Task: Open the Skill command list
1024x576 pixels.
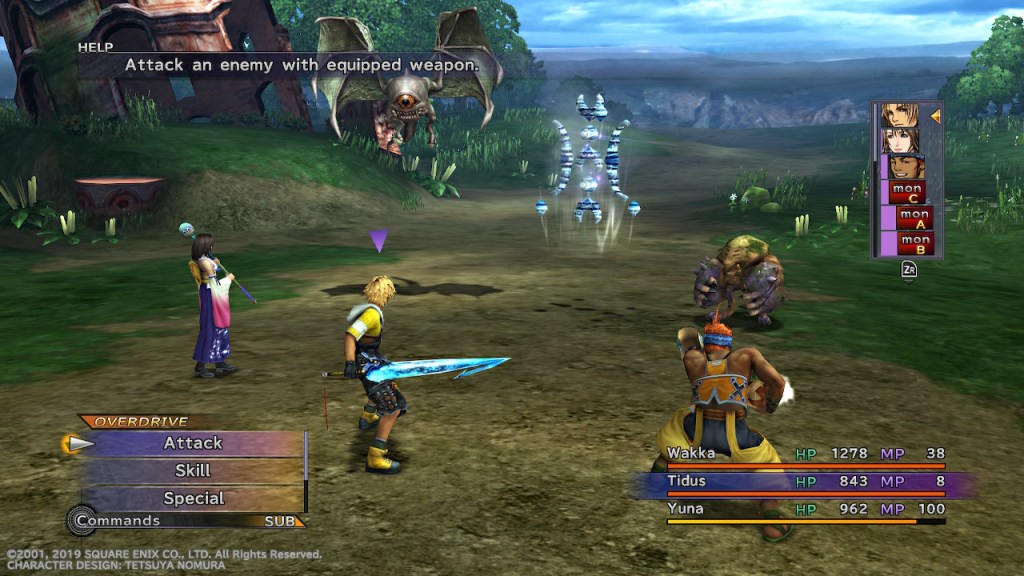Action: 193,471
